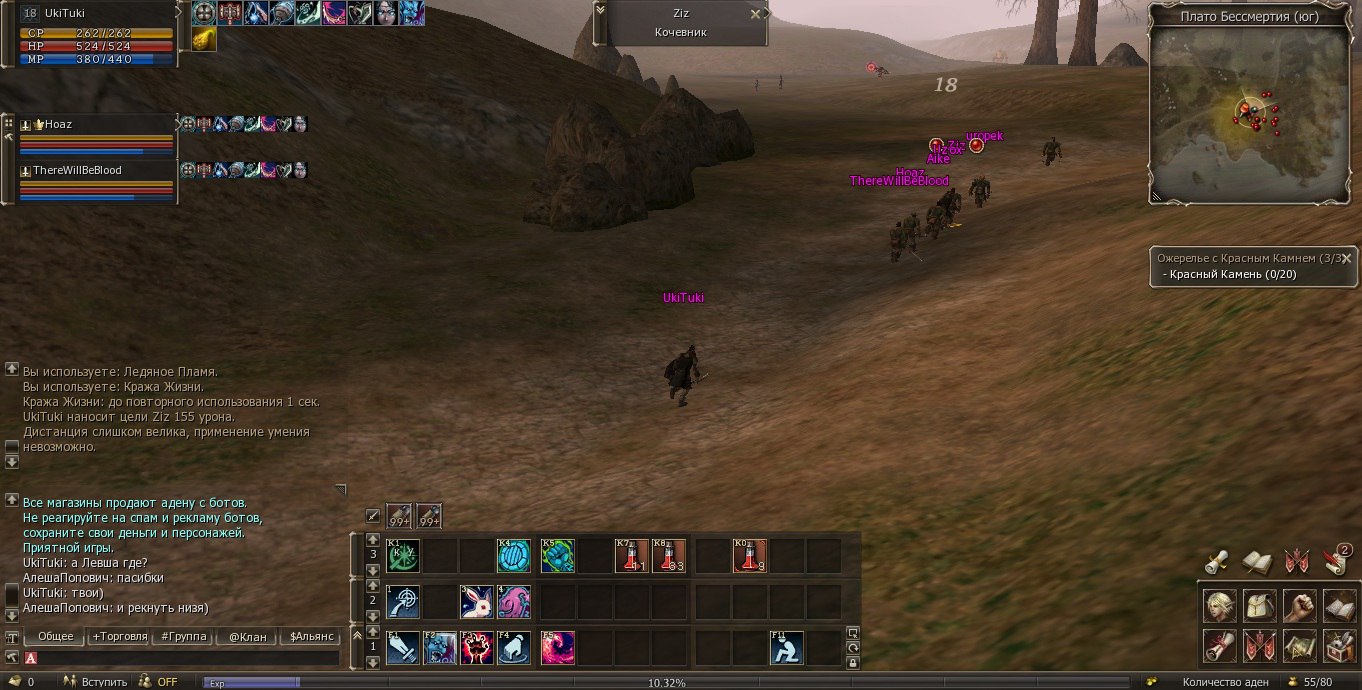Use the F11 sit action icon
The height and width of the screenshot is (690, 1362).
tap(786, 648)
